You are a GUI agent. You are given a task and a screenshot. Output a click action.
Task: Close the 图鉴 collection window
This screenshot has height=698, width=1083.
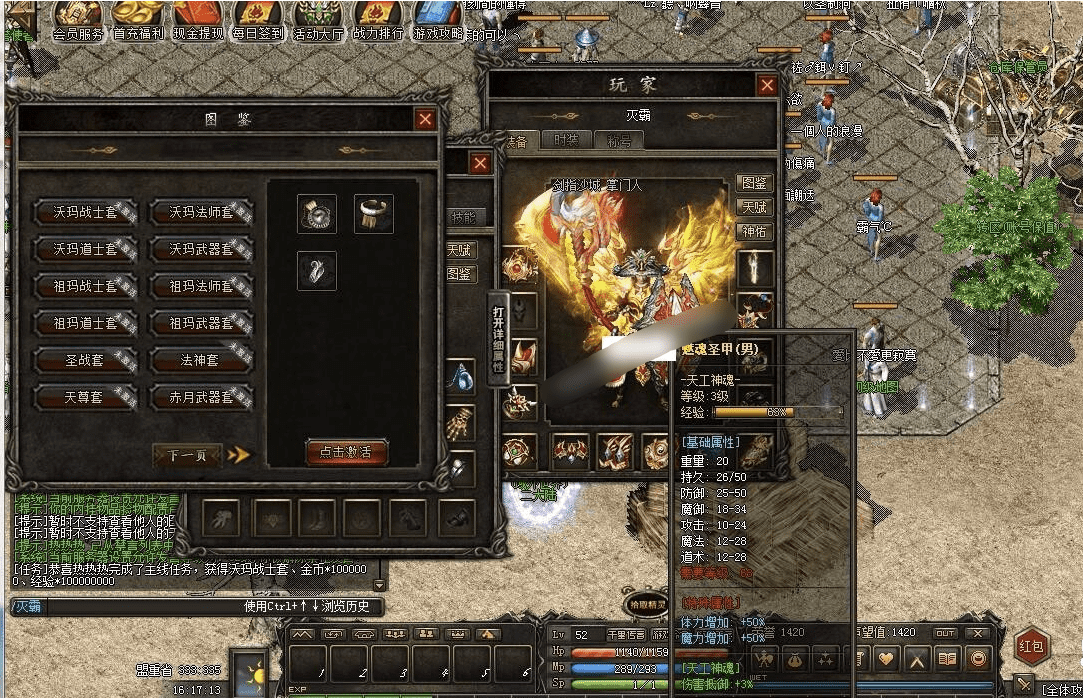pos(426,120)
